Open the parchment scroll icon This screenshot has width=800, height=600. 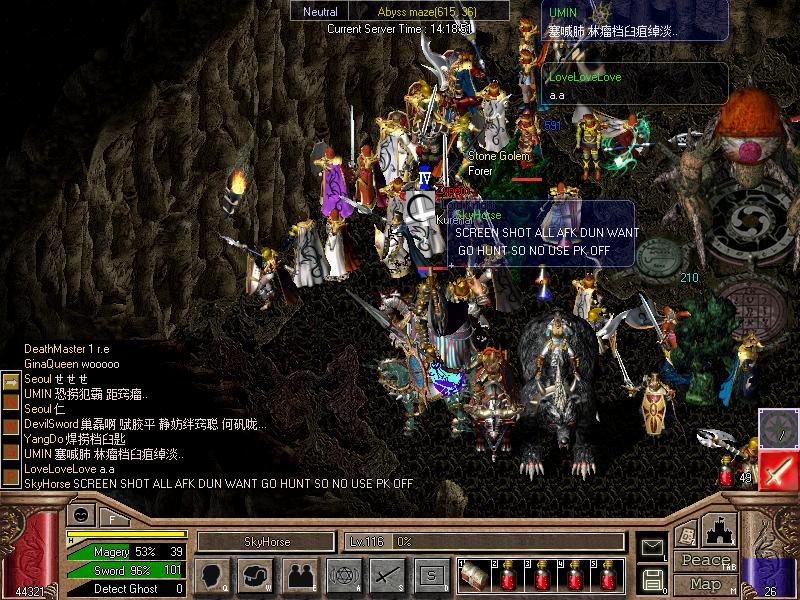click(685, 534)
